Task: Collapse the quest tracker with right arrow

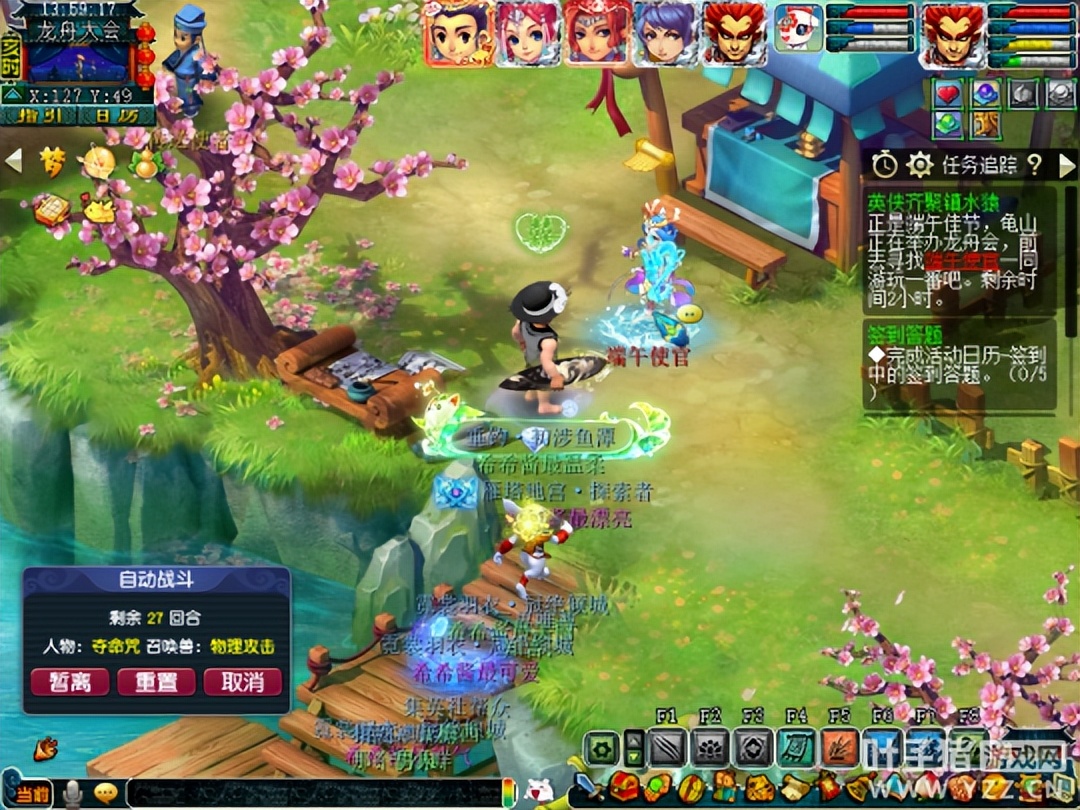Action: [x=1066, y=164]
